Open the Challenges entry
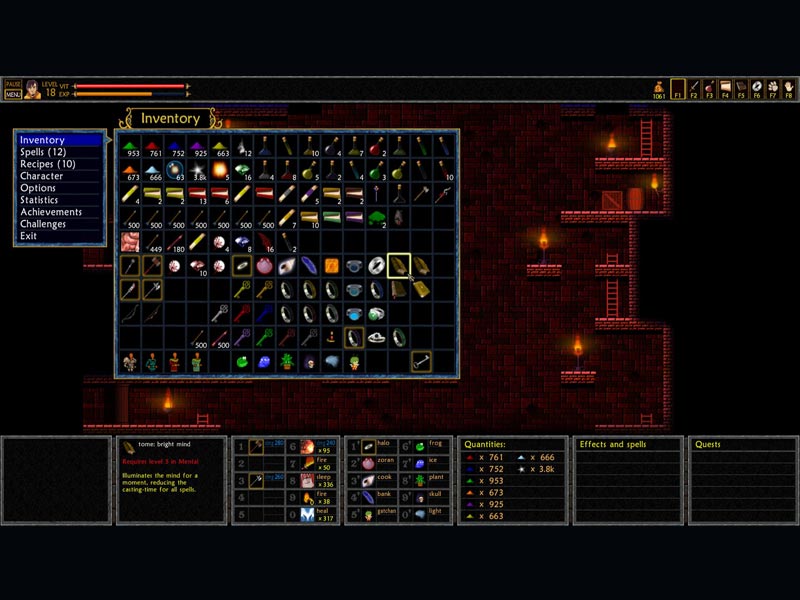Screen dimensions: 800x600 click(44, 224)
